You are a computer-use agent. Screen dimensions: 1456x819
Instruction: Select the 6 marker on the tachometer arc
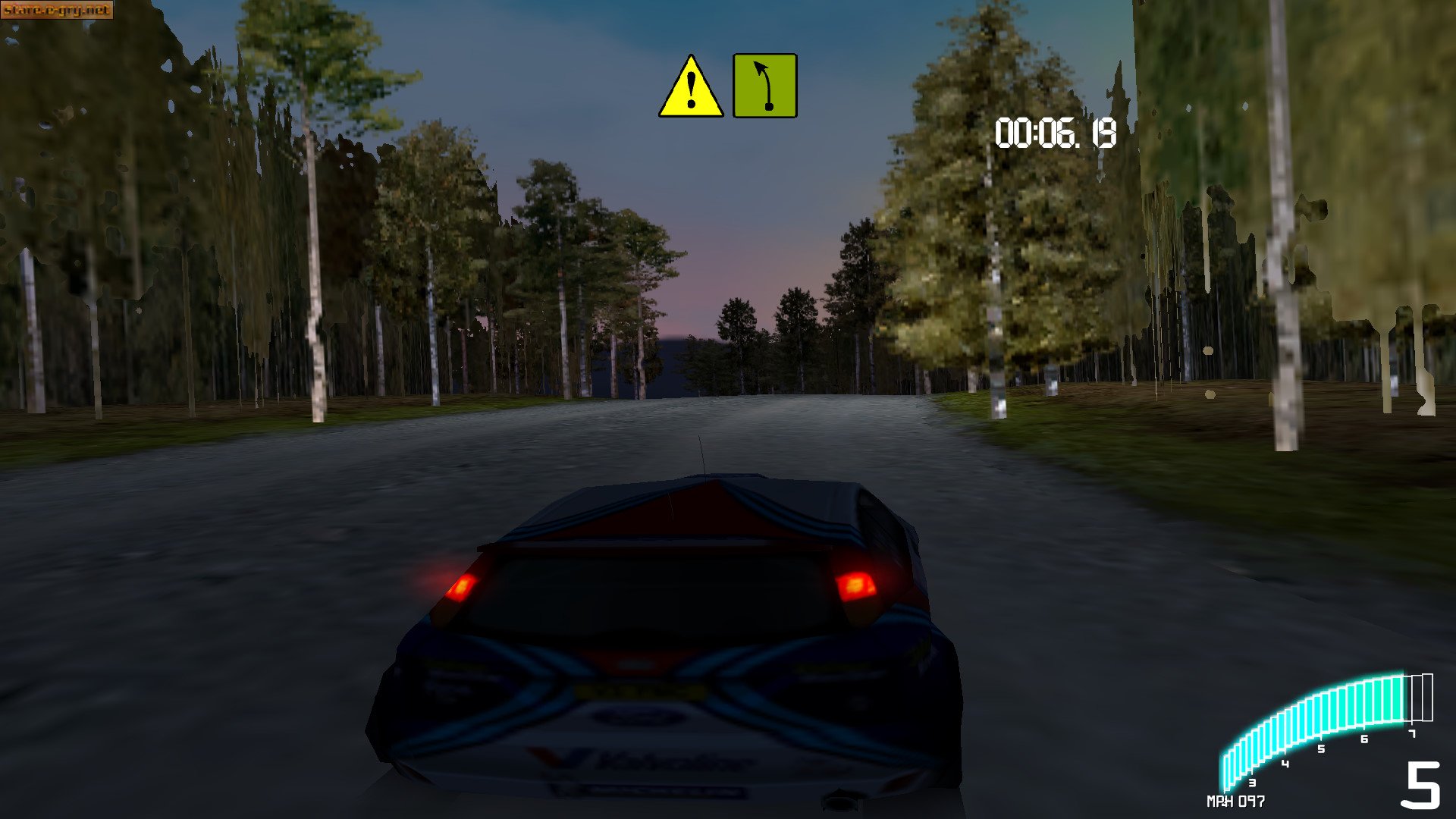(x=1363, y=739)
